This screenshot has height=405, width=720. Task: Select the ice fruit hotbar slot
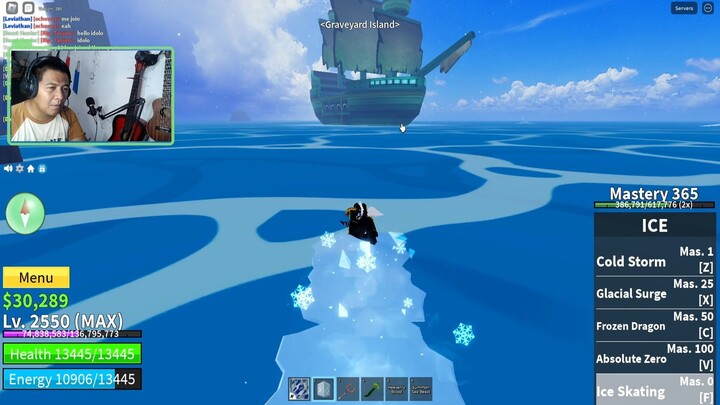click(x=299, y=389)
